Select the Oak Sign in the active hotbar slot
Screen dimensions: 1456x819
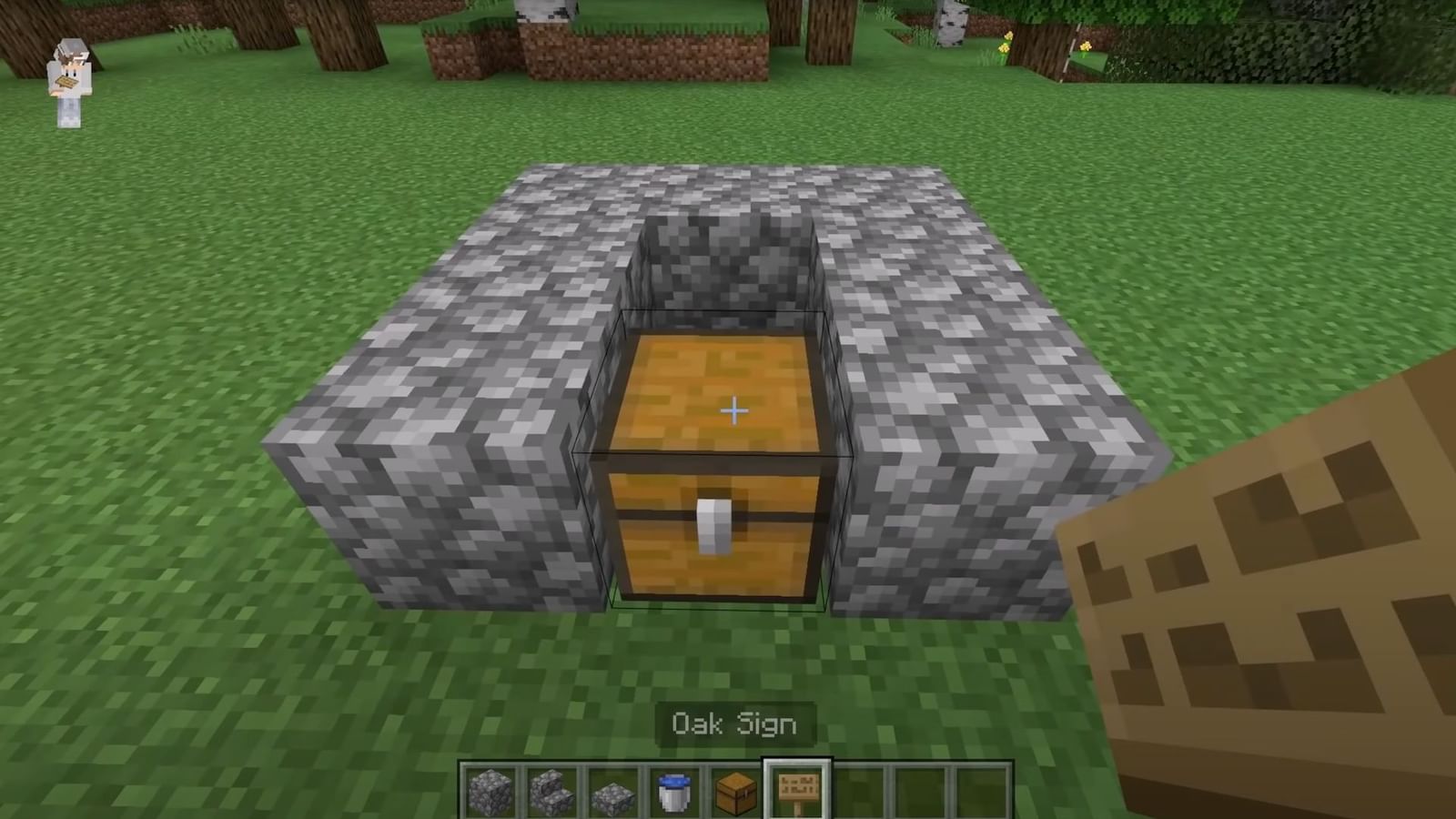tap(798, 787)
